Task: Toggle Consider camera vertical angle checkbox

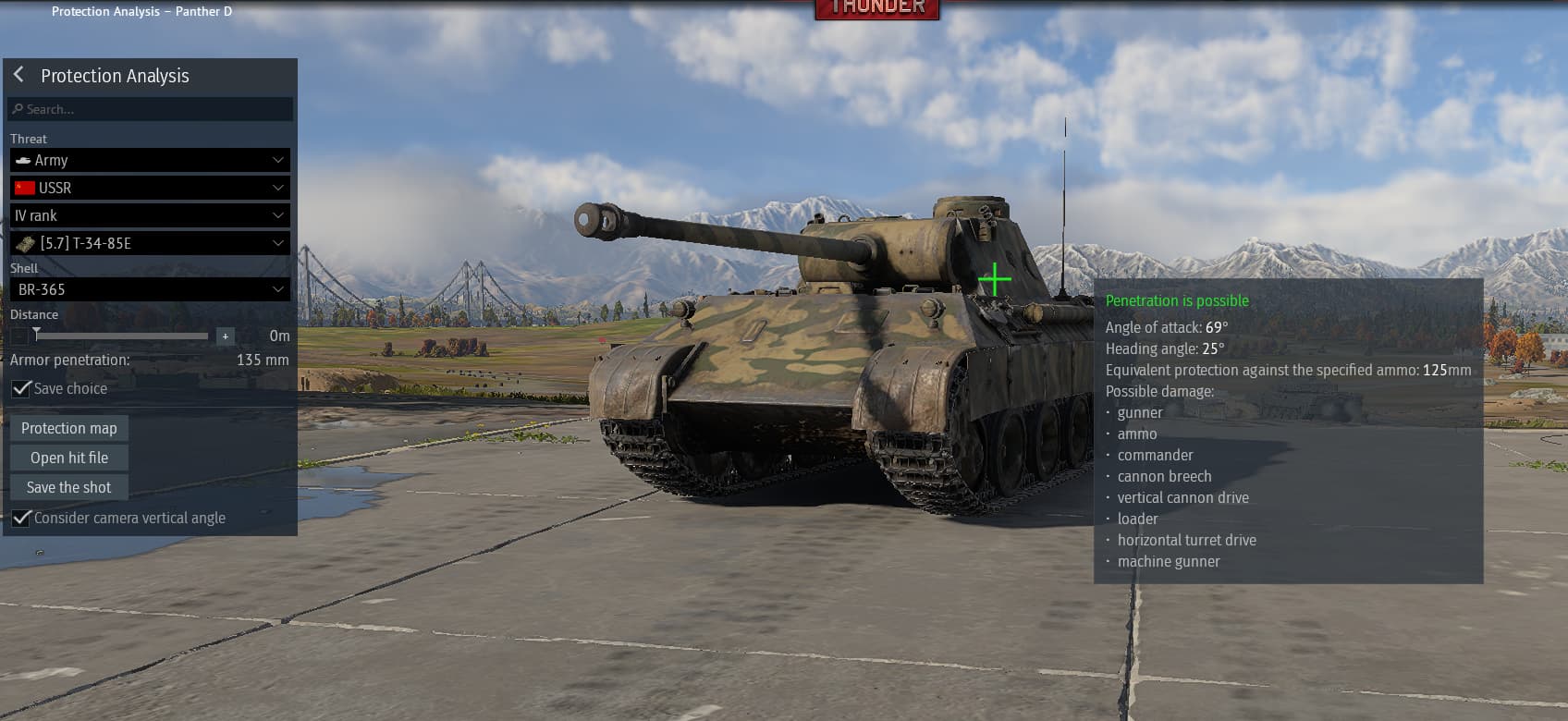Action: tap(21, 519)
